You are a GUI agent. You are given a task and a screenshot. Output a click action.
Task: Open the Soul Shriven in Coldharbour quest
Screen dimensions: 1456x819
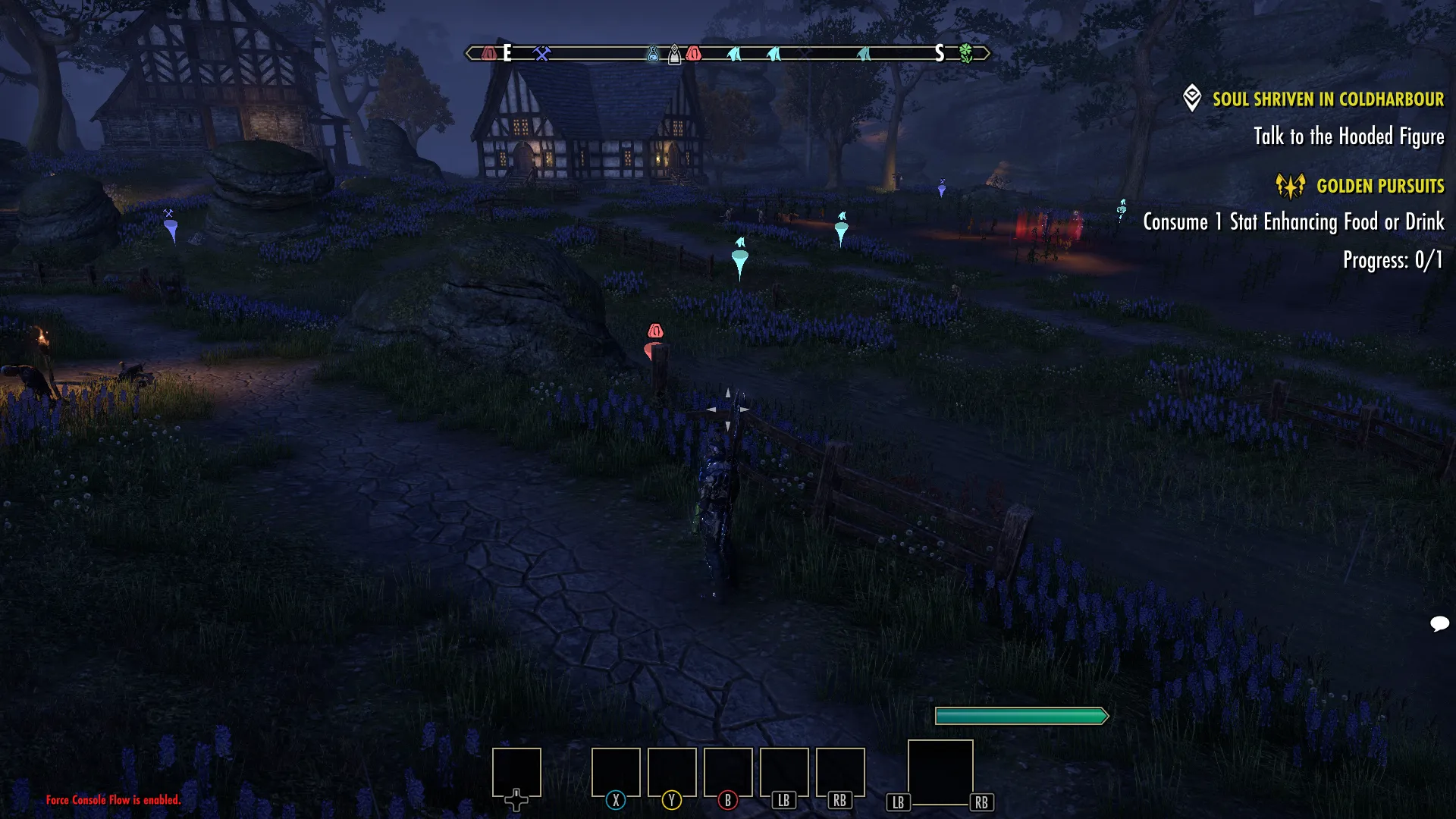pos(1327,99)
